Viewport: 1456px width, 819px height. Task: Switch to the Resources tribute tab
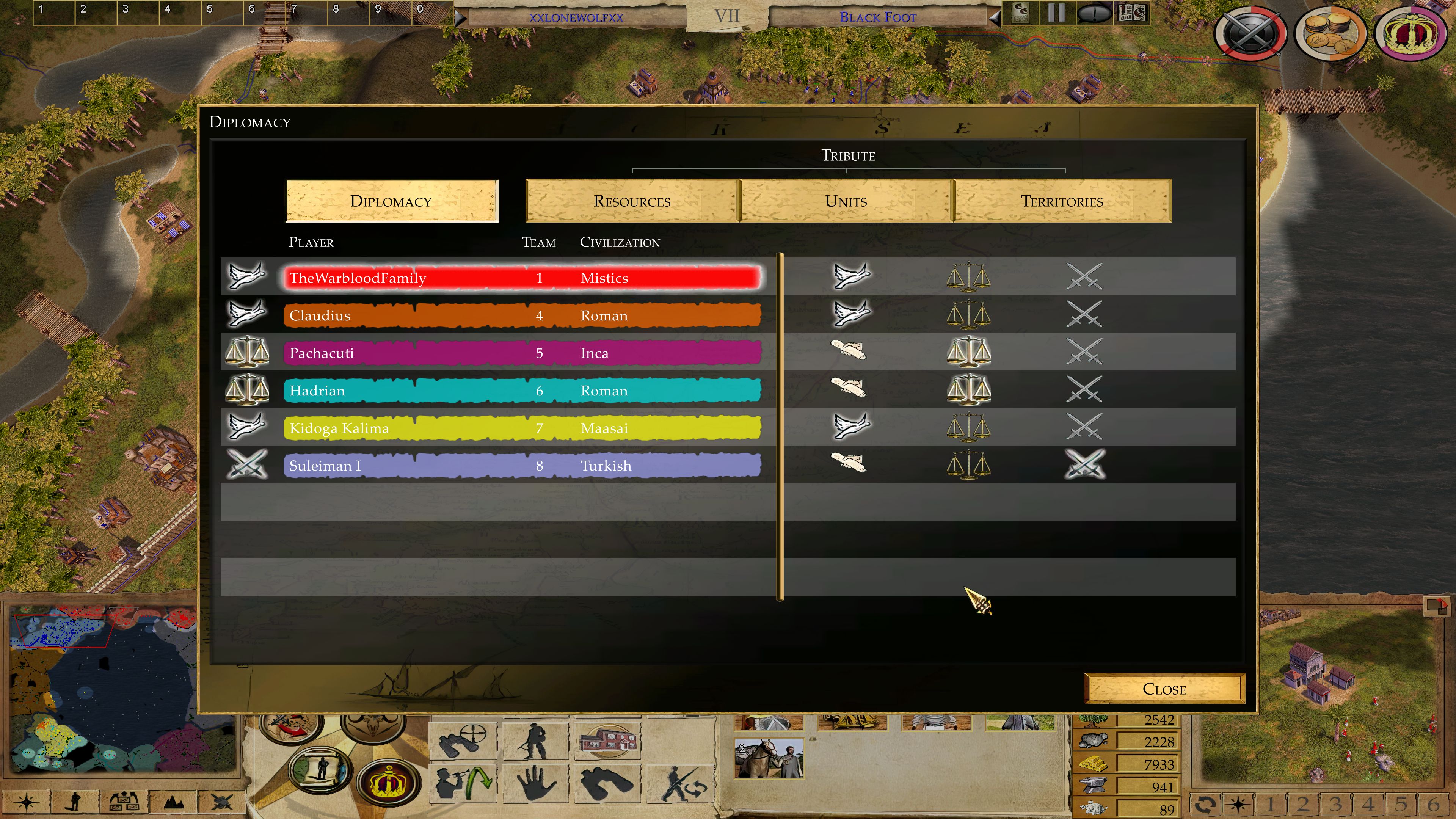[632, 201]
